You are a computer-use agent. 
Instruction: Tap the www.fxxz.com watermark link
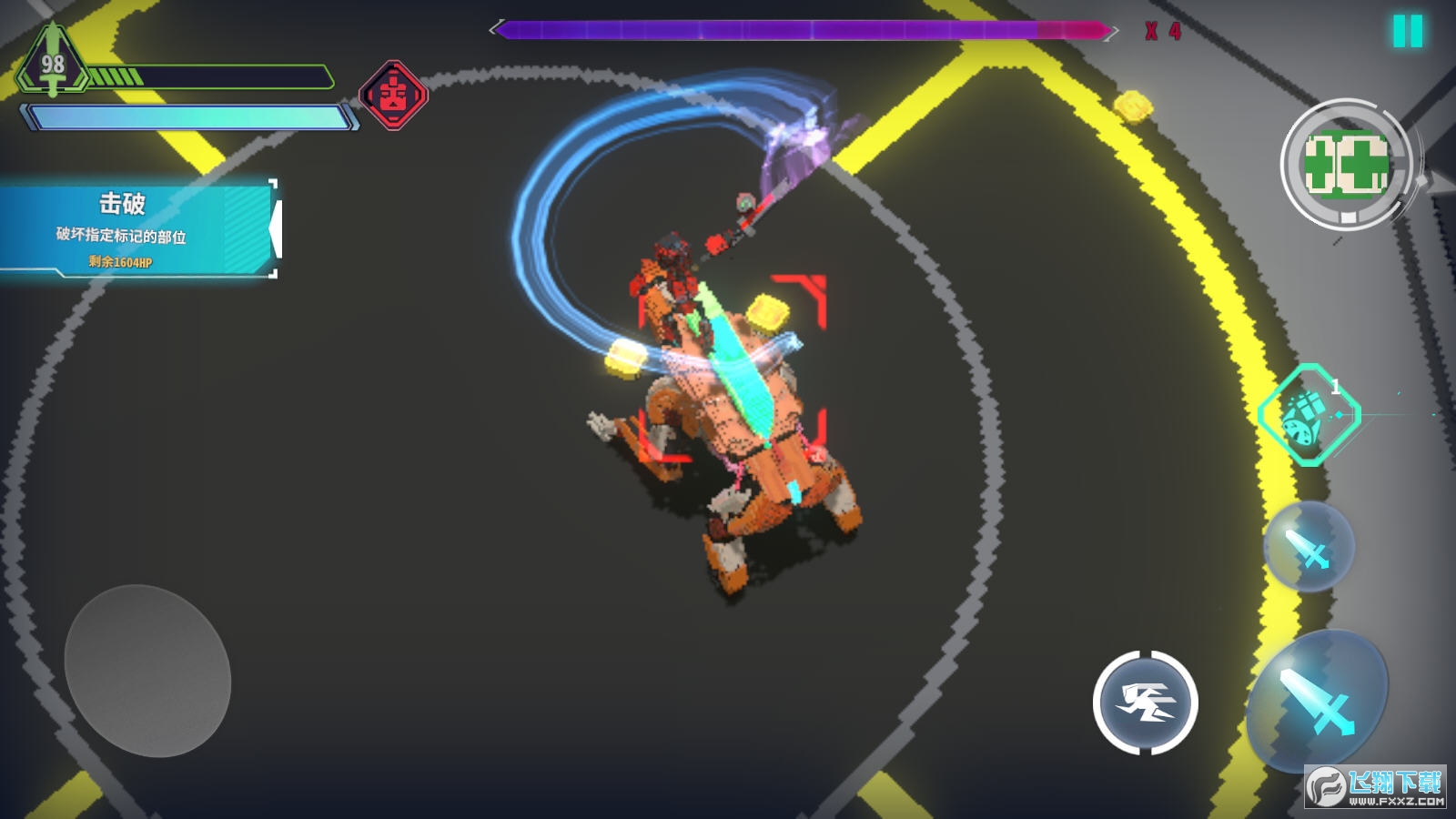[x=1397, y=803]
